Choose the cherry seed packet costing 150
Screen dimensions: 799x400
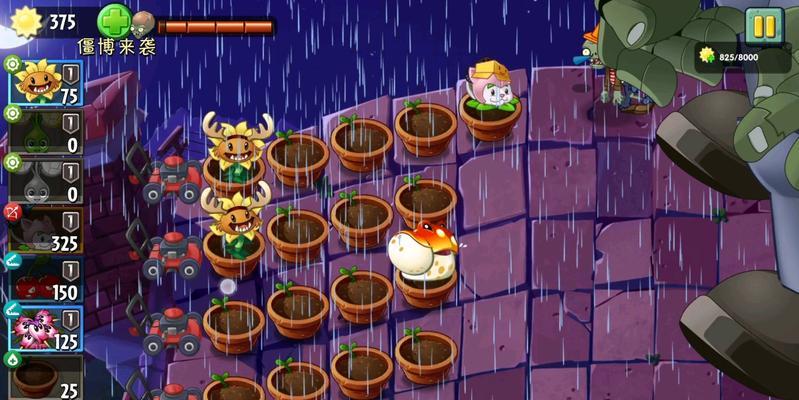(x=46, y=277)
